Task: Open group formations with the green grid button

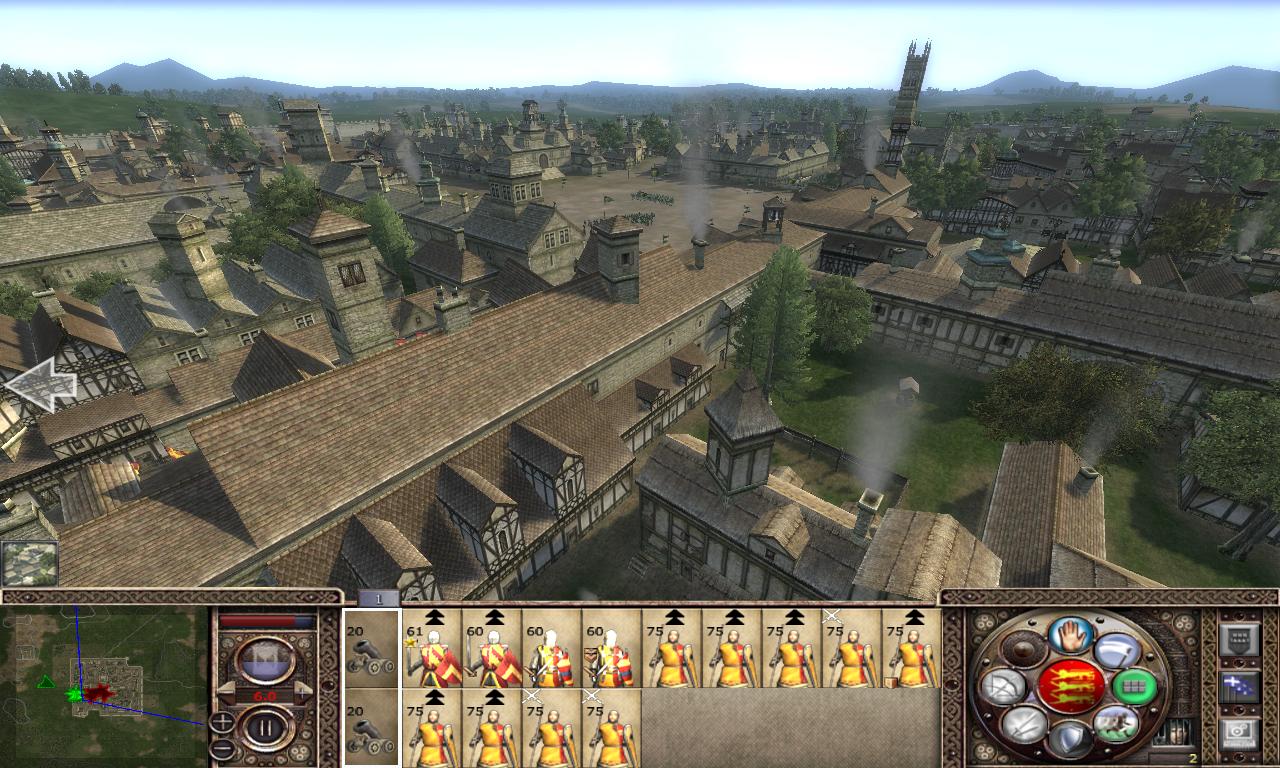Action: pyautogui.click(x=1133, y=686)
